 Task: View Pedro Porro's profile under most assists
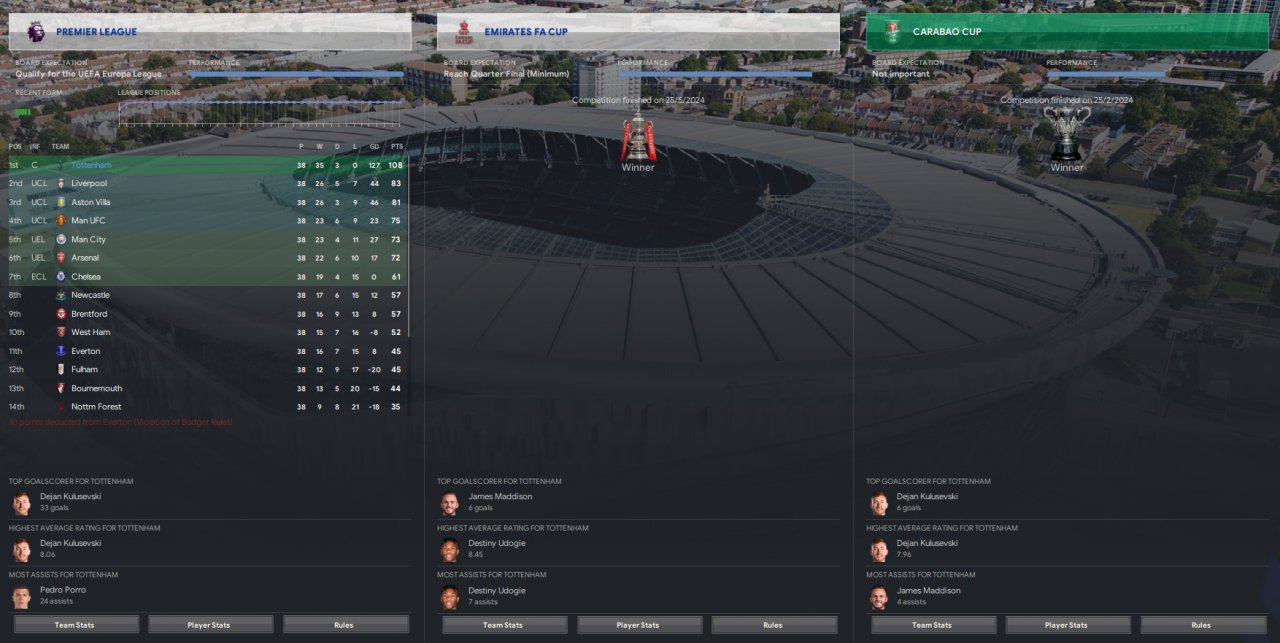click(x=63, y=590)
